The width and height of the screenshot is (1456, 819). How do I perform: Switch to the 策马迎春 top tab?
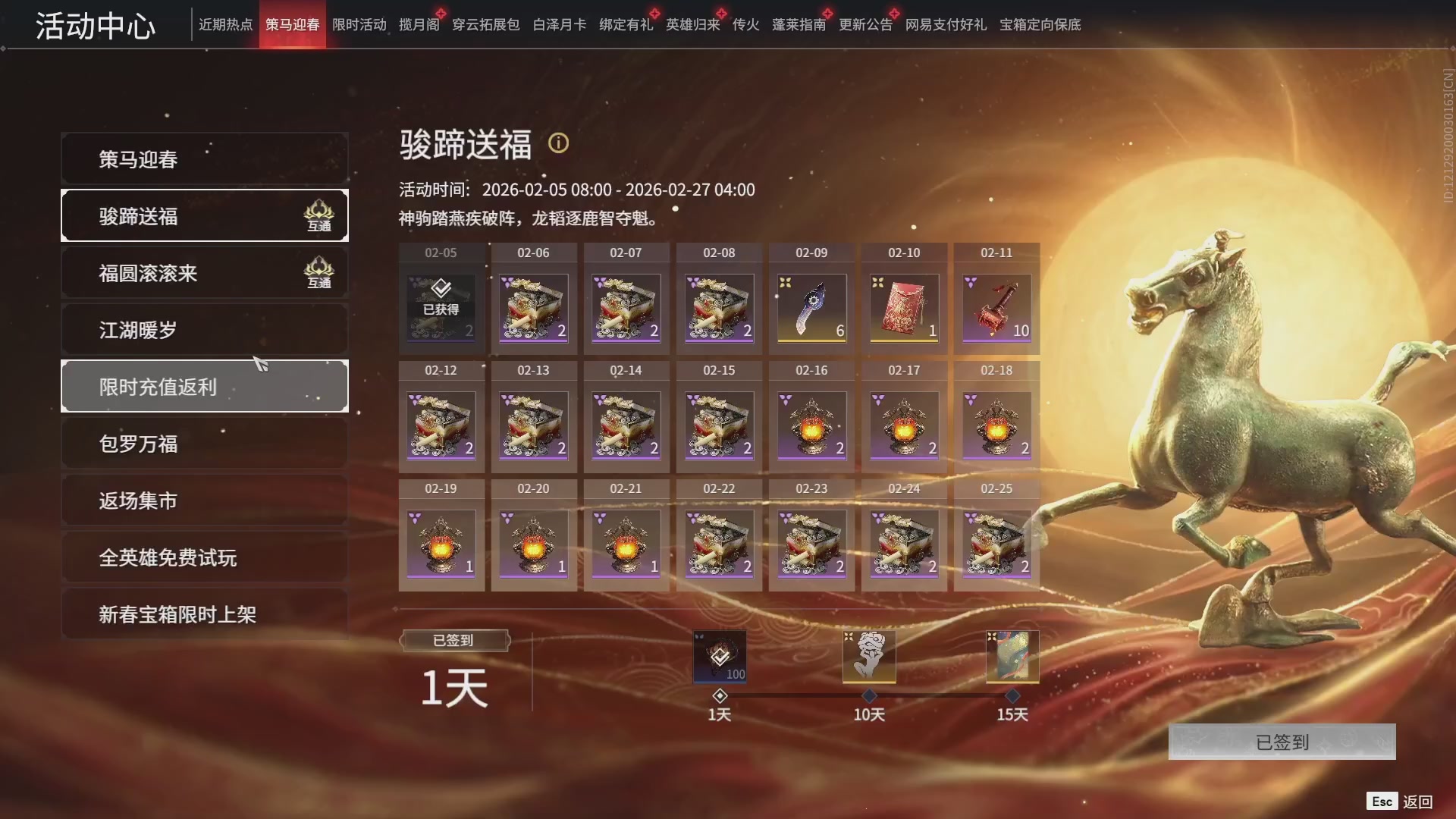[292, 24]
